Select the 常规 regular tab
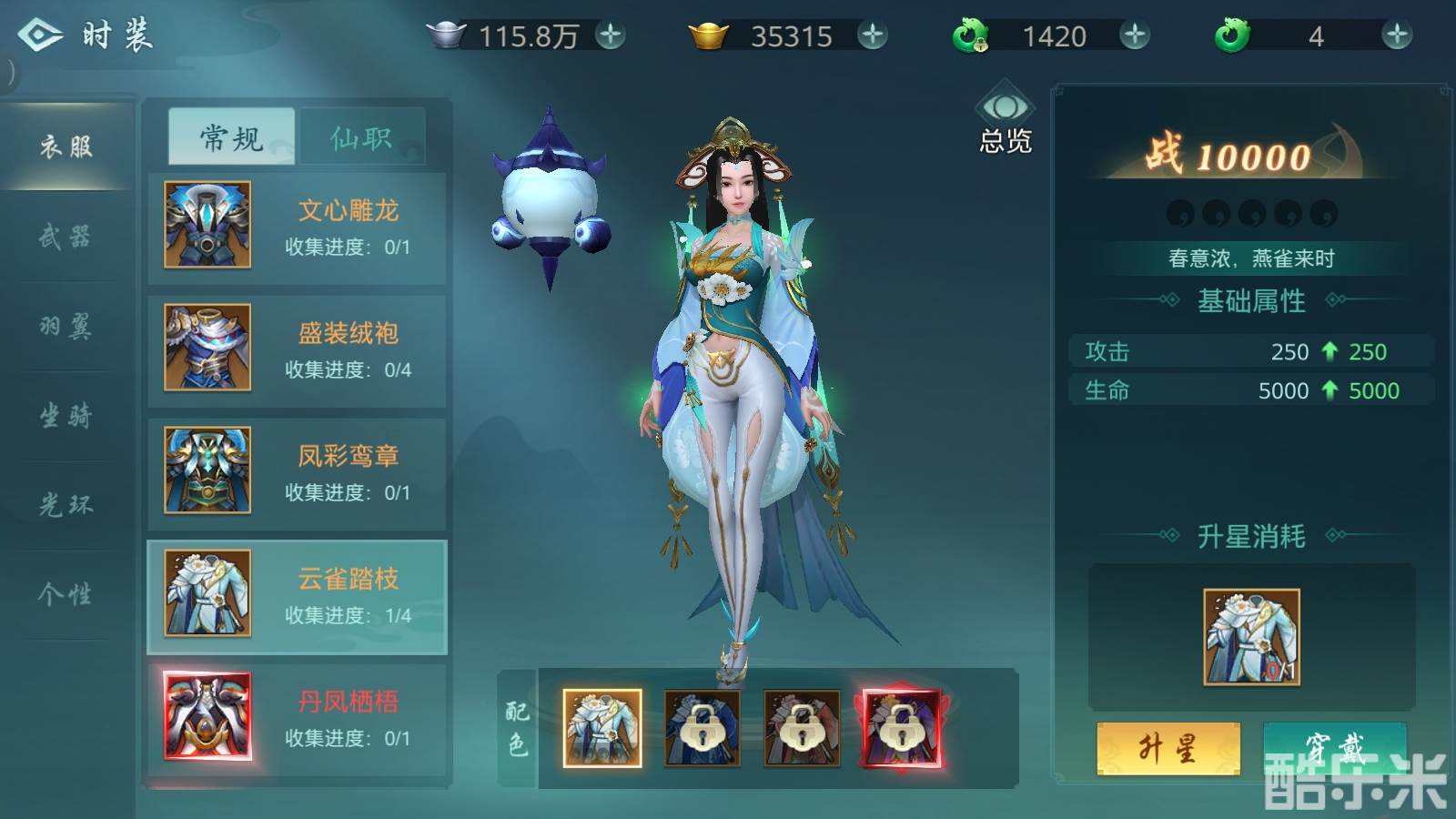This screenshot has height=819, width=1456. pyautogui.click(x=231, y=137)
